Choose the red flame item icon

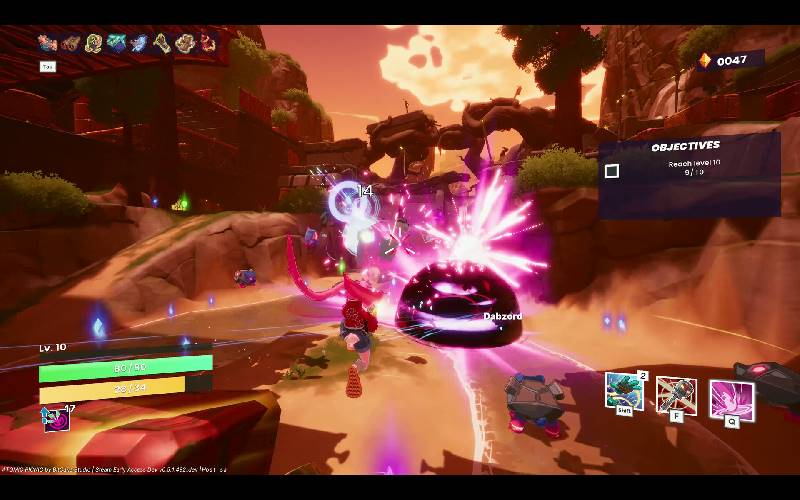click(208, 42)
